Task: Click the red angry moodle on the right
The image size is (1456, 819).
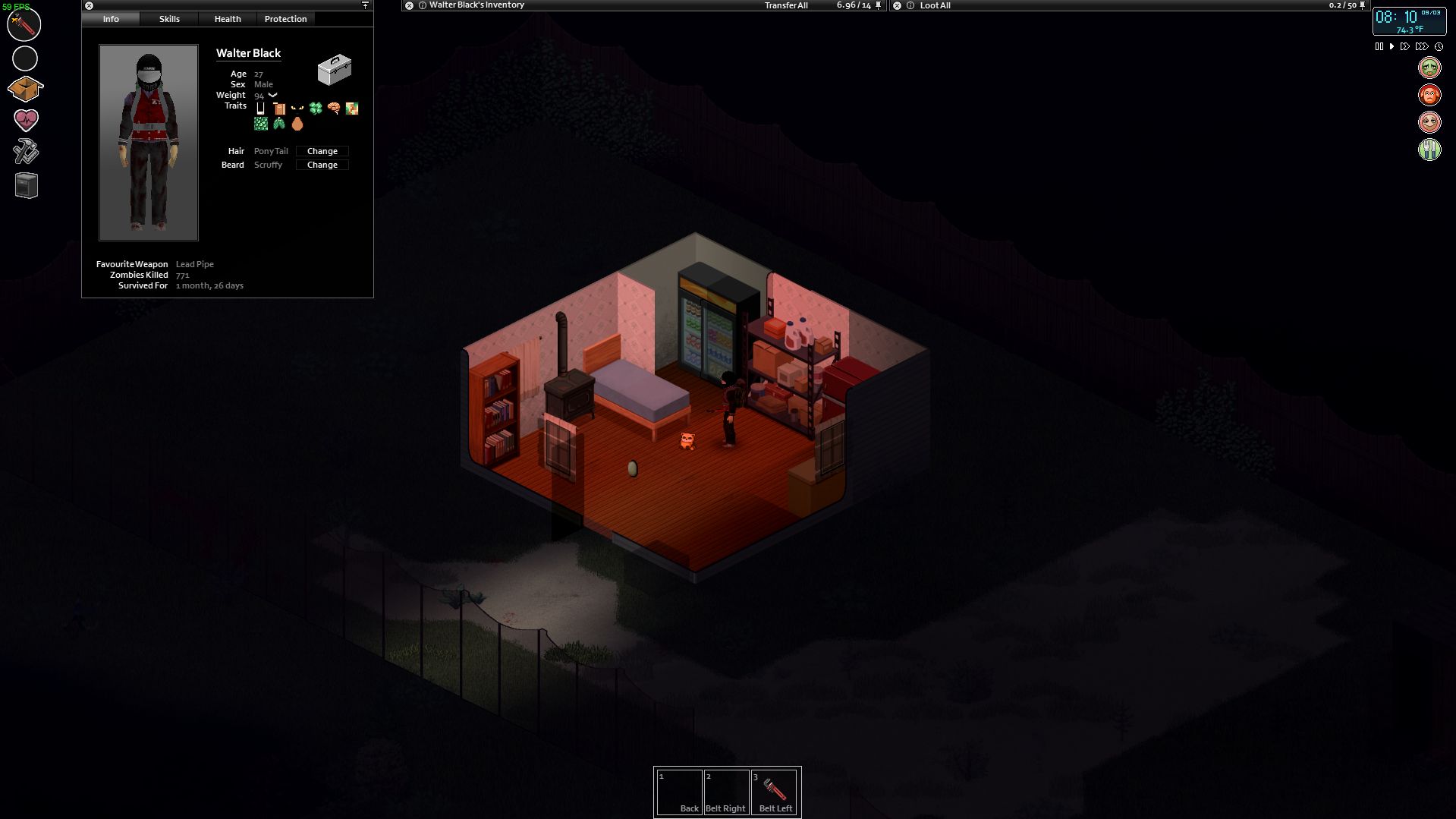Action: (x=1428, y=94)
